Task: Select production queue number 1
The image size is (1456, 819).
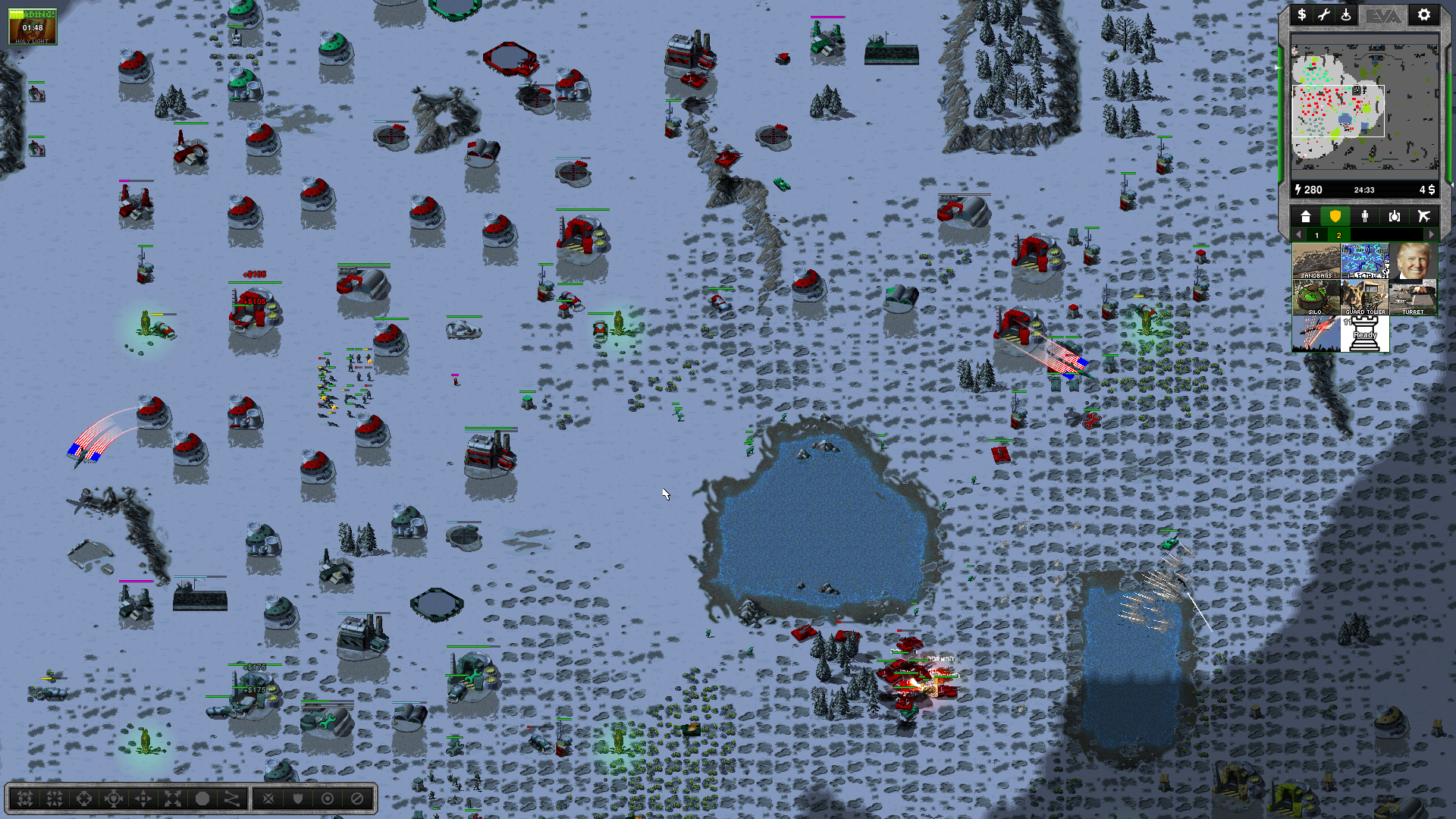Action: pyautogui.click(x=1316, y=236)
